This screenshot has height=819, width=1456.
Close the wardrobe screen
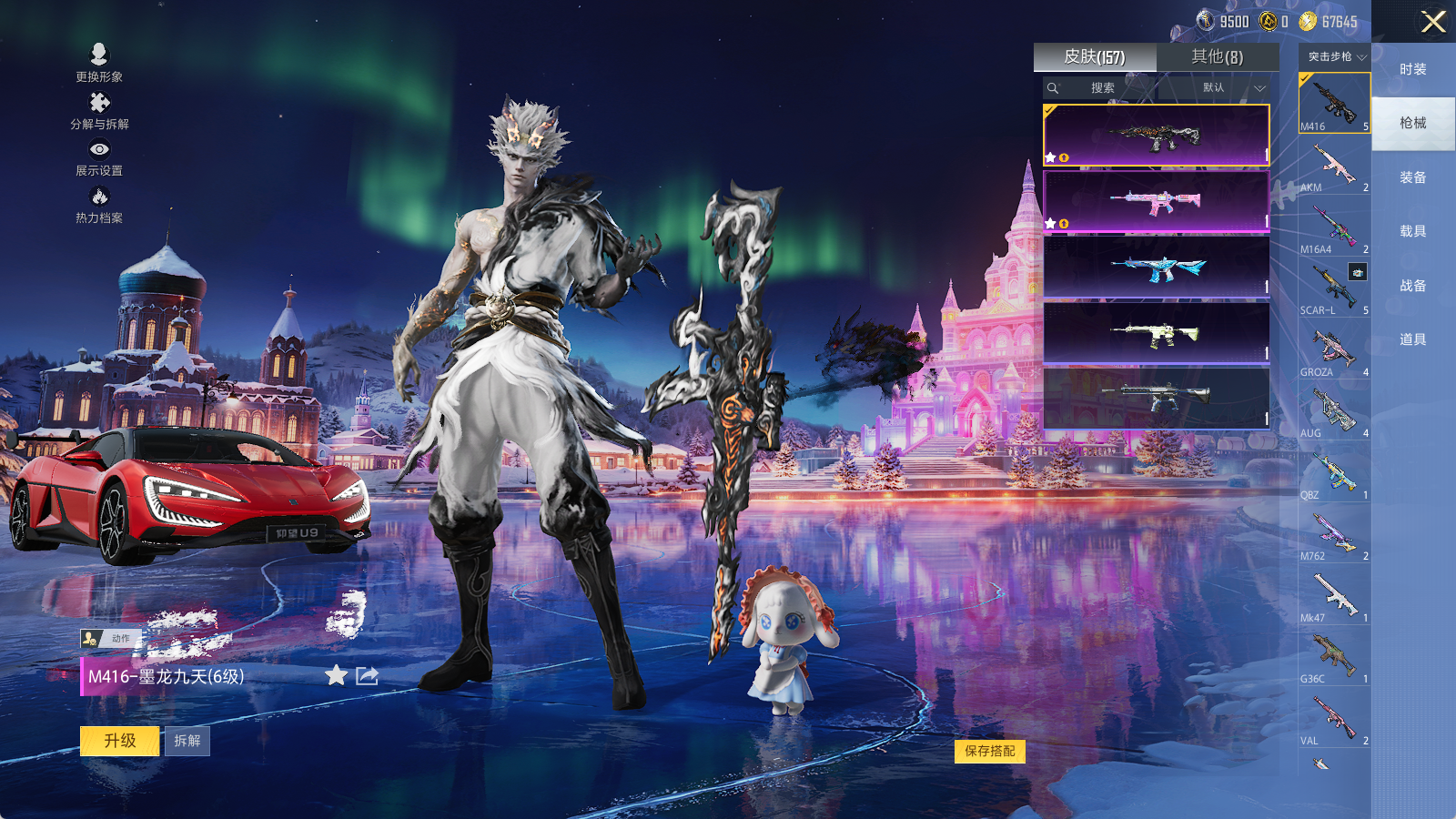click(x=1433, y=22)
